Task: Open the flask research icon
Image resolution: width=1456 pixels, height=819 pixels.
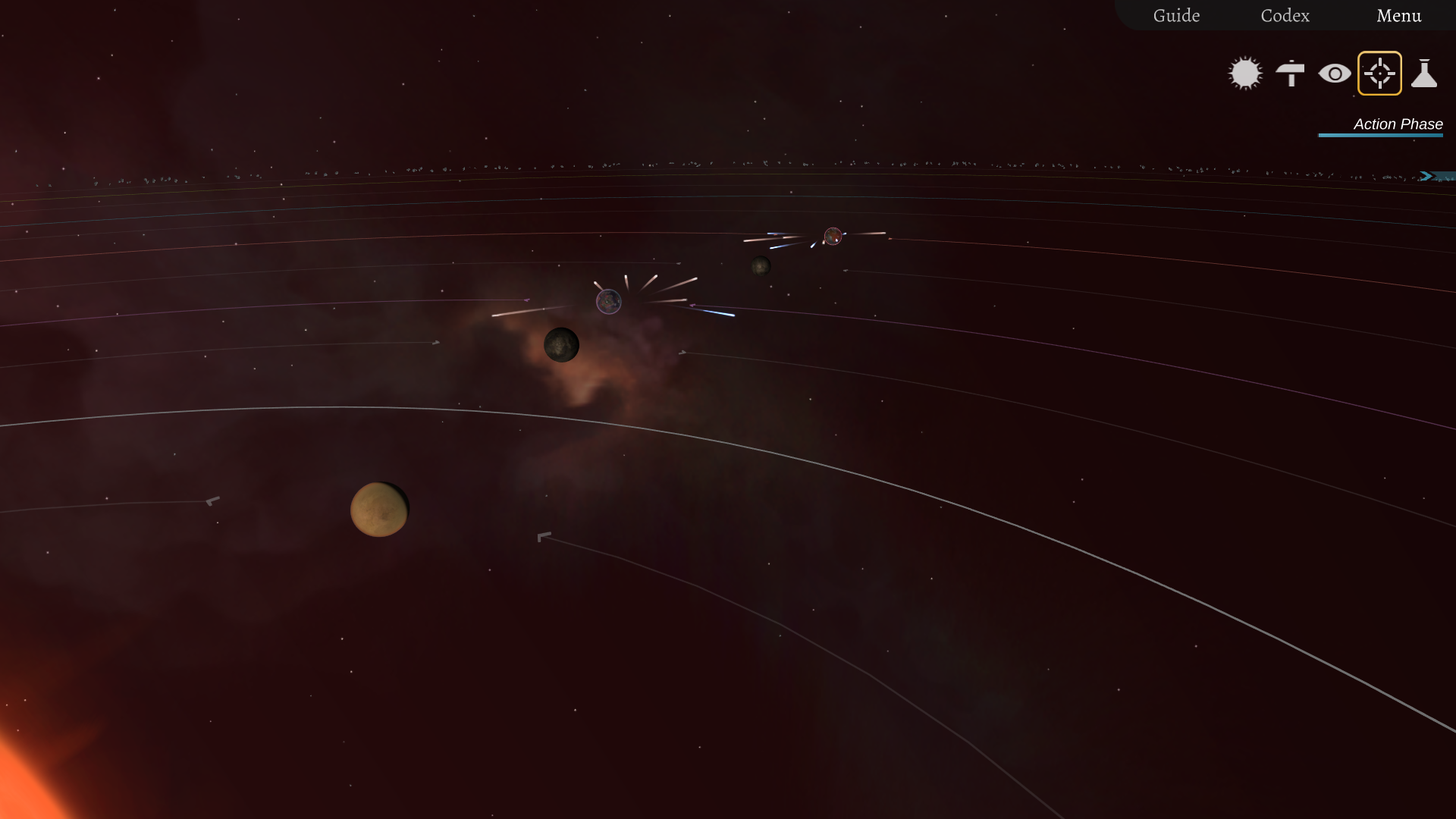Action: [1424, 74]
